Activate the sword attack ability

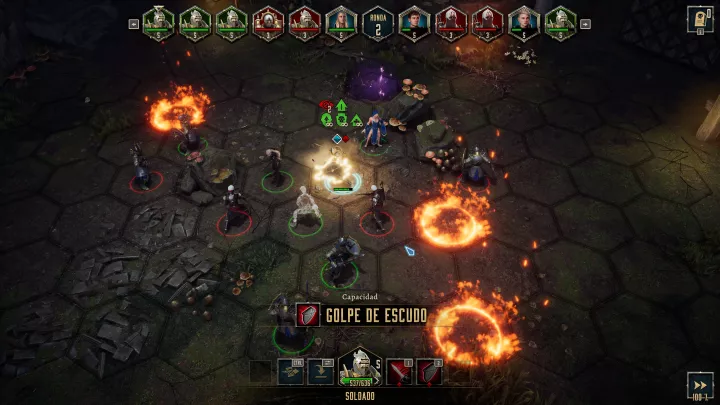click(x=400, y=372)
